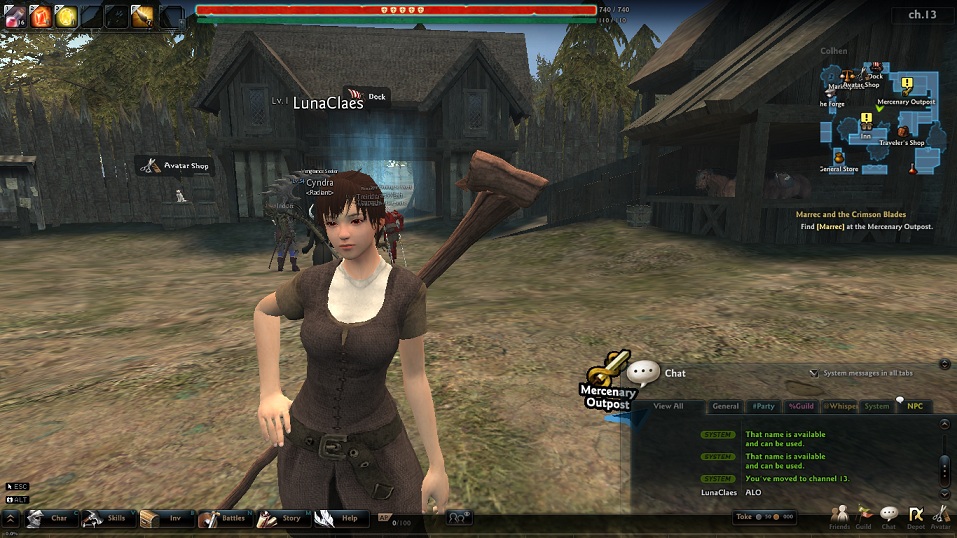Switch to the System chat tab
This screenshot has height=538, width=957.
pyautogui.click(x=877, y=406)
